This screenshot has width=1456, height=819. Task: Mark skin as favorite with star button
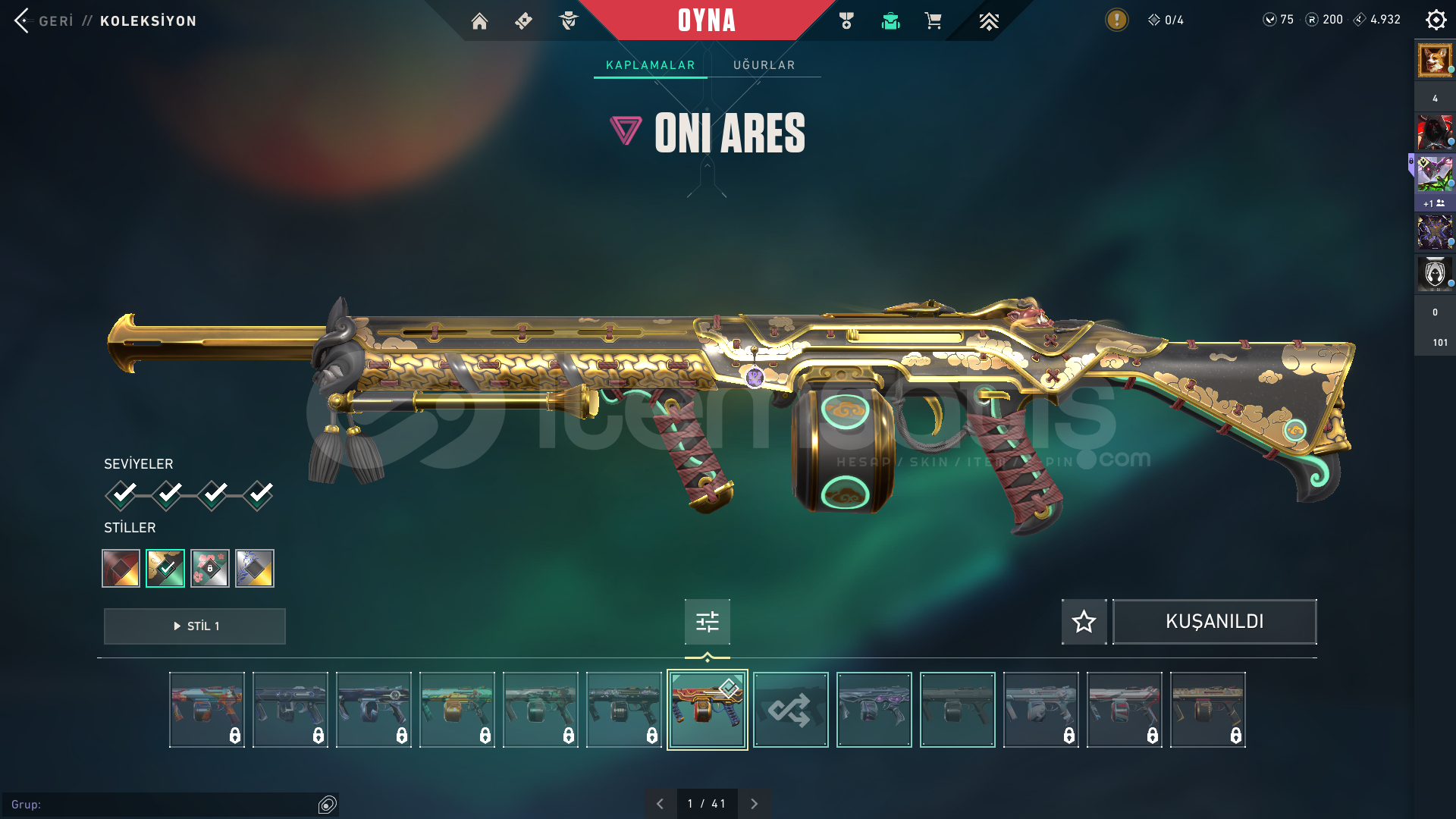pyautogui.click(x=1084, y=622)
